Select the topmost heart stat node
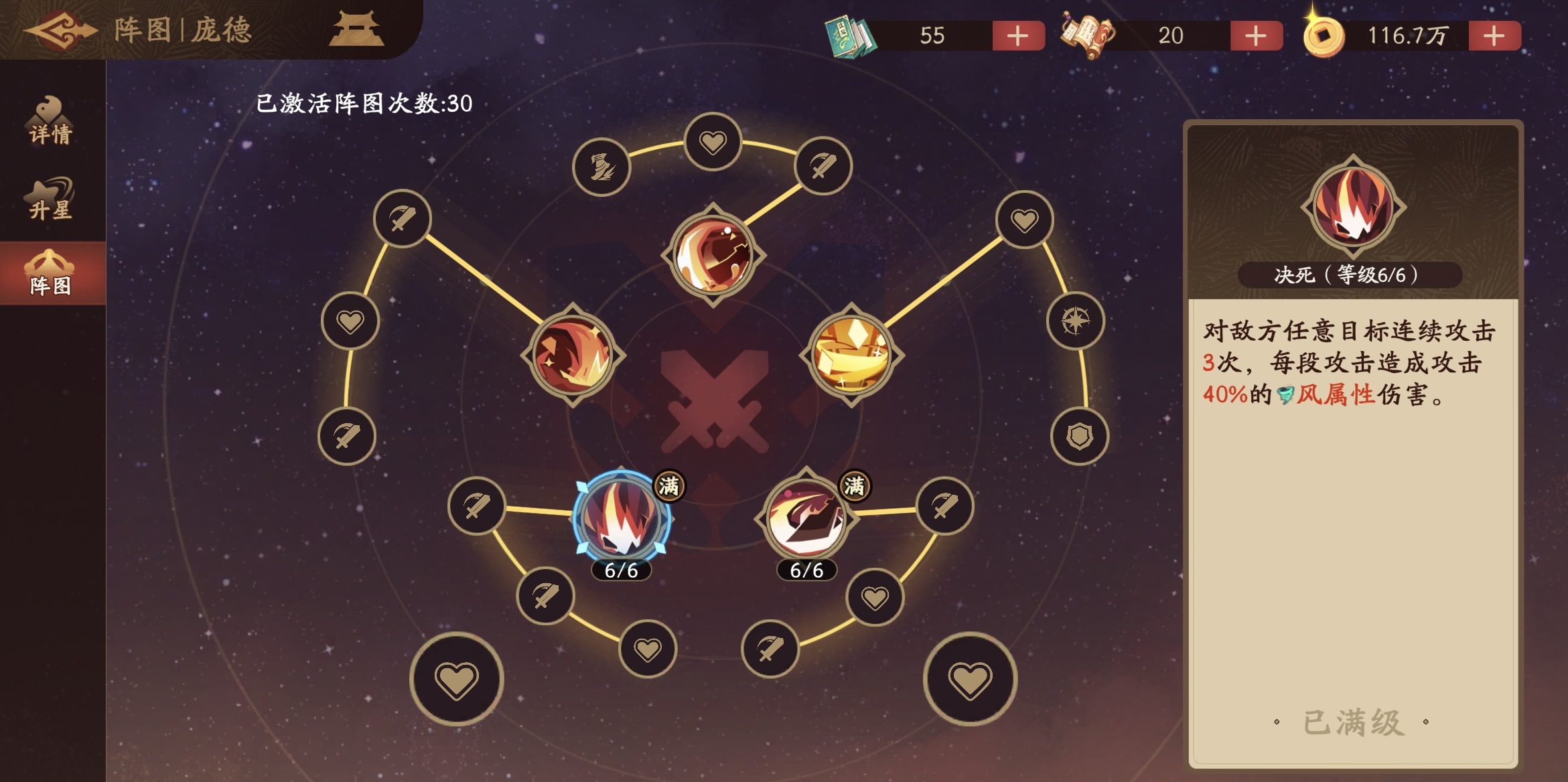The width and height of the screenshot is (1568, 782). point(713,142)
